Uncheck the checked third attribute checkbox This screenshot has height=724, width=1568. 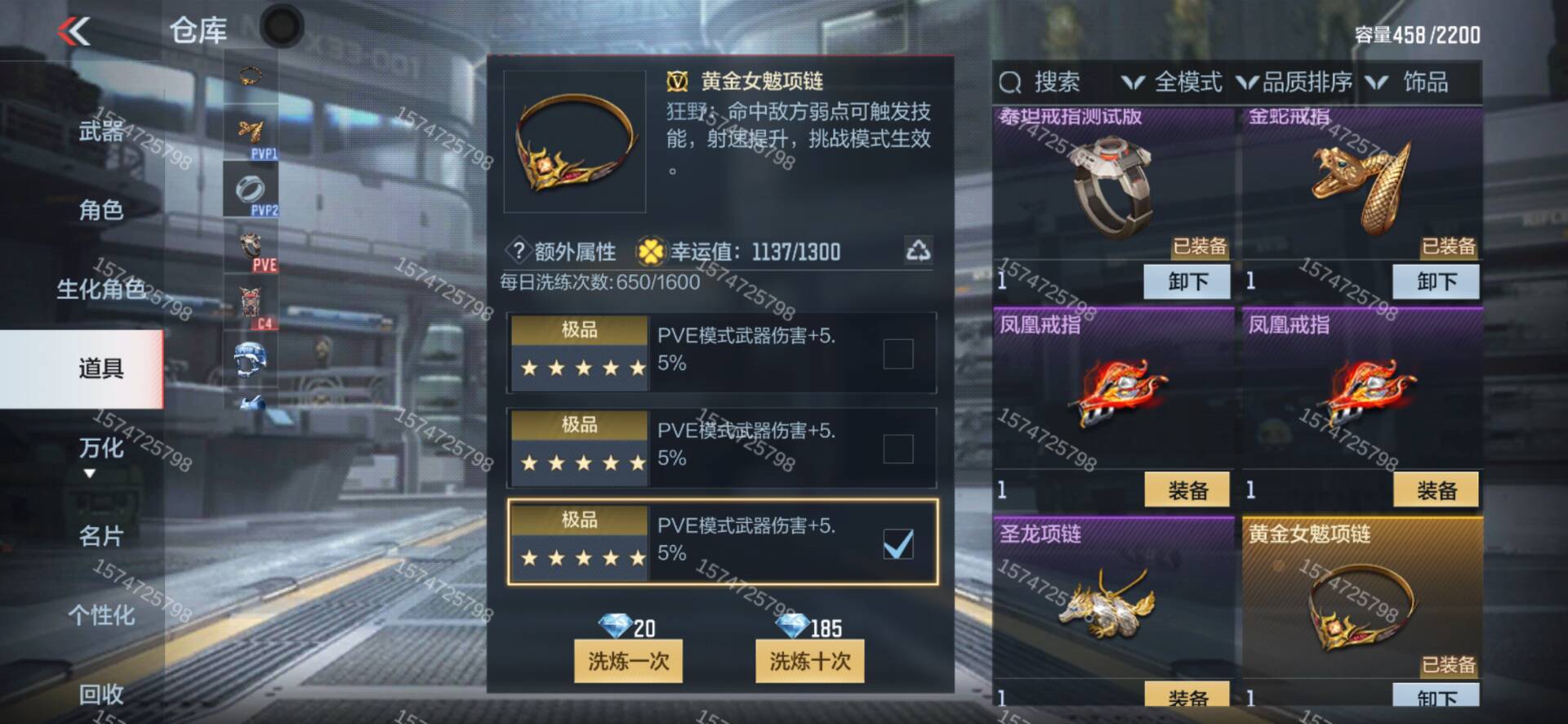[898, 544]
